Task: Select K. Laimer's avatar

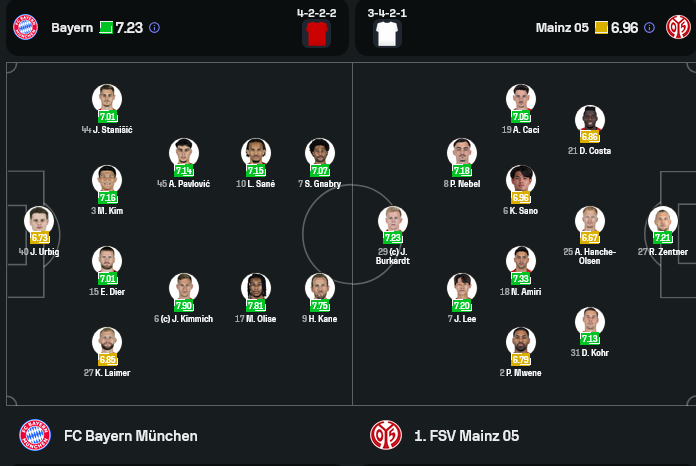Action: coord(107,342)
